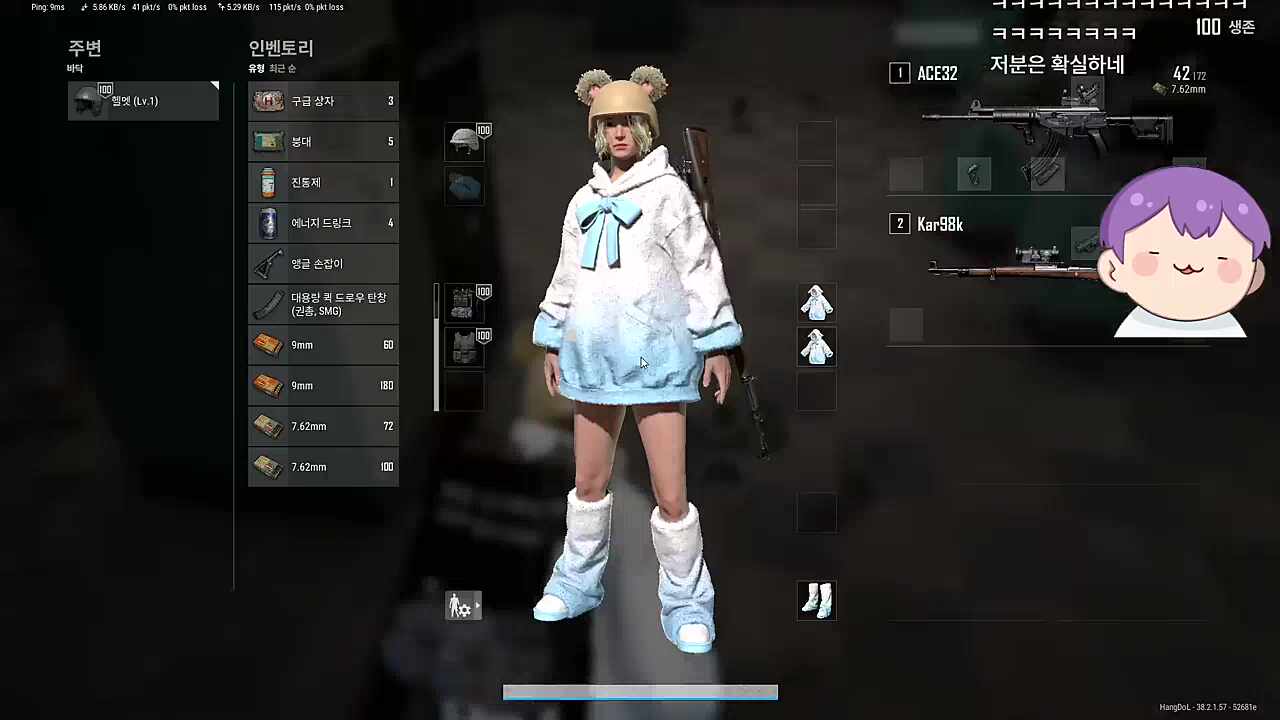Select the equipped Lv.1 helmet slot
1280x720 pixels.
[466, 142]
